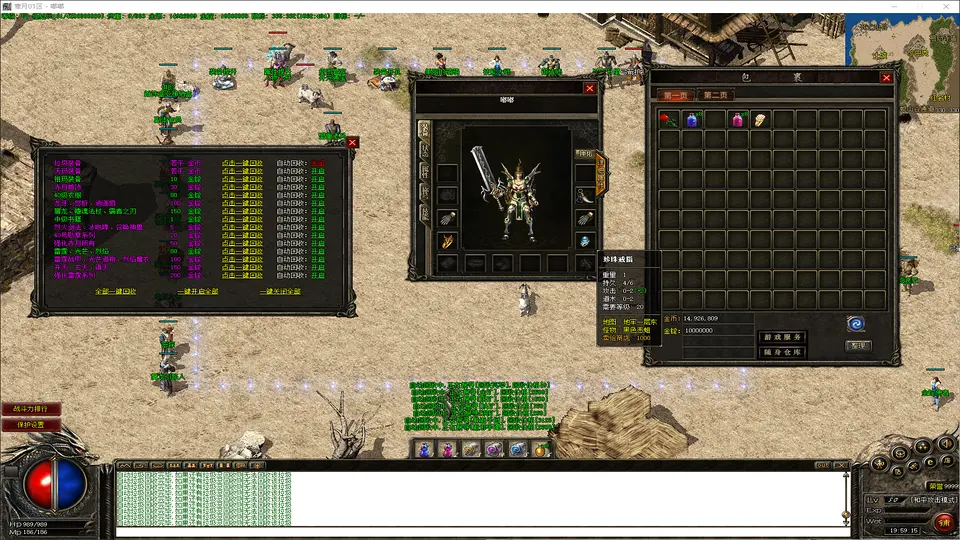Close the 包裹 bag window
Image resolution: width=960 pixels, height=540 pixels.
tap(886, 78)
